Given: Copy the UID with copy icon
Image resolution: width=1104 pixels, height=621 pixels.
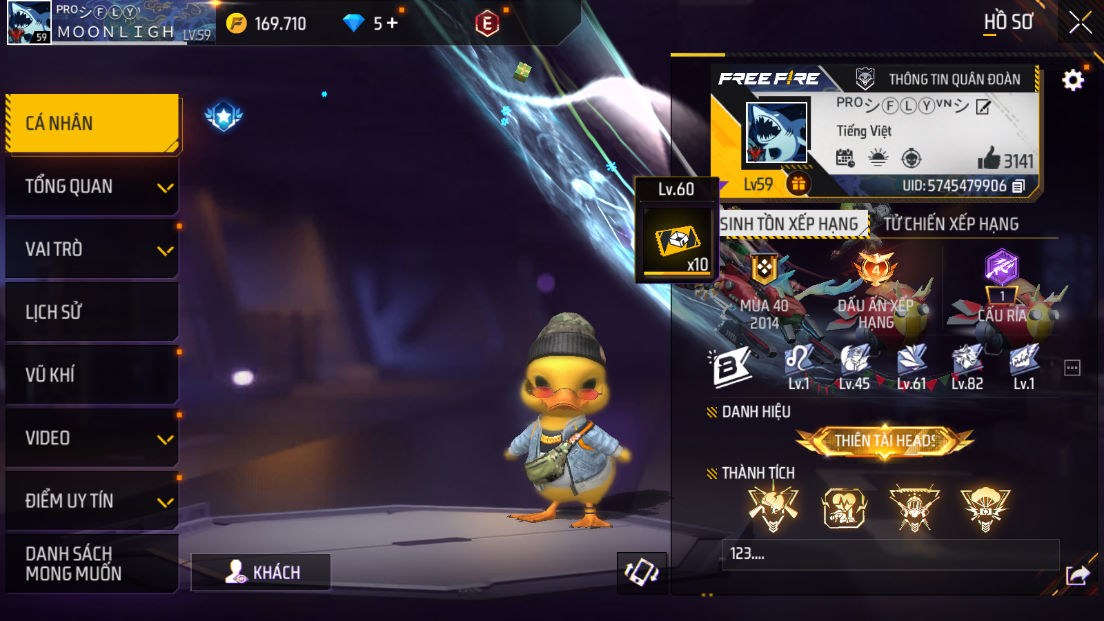Looking at the screenshot, I should 1019,186.
